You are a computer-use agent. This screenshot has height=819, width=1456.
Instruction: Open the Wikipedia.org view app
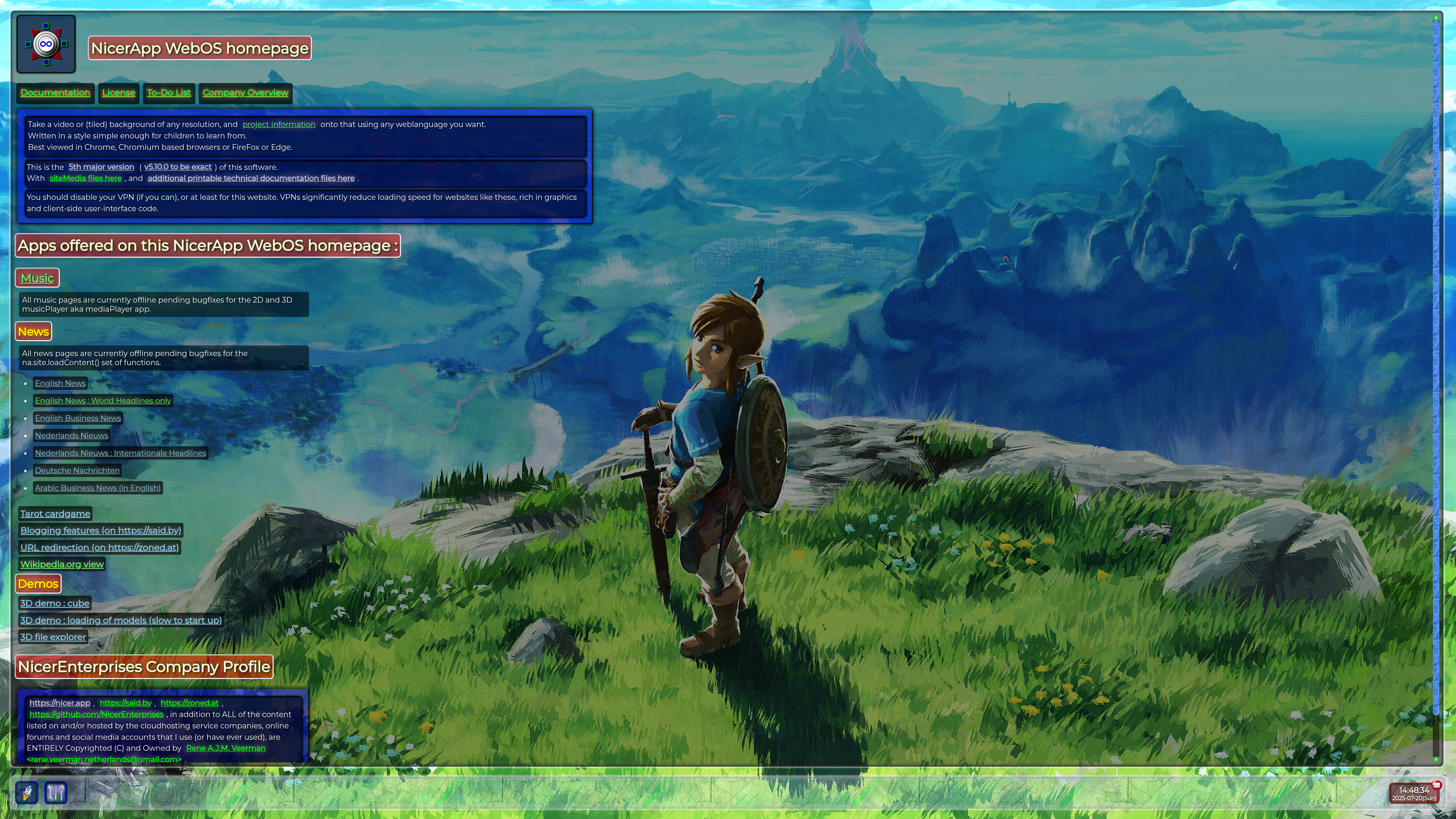(x=62, y=564)
